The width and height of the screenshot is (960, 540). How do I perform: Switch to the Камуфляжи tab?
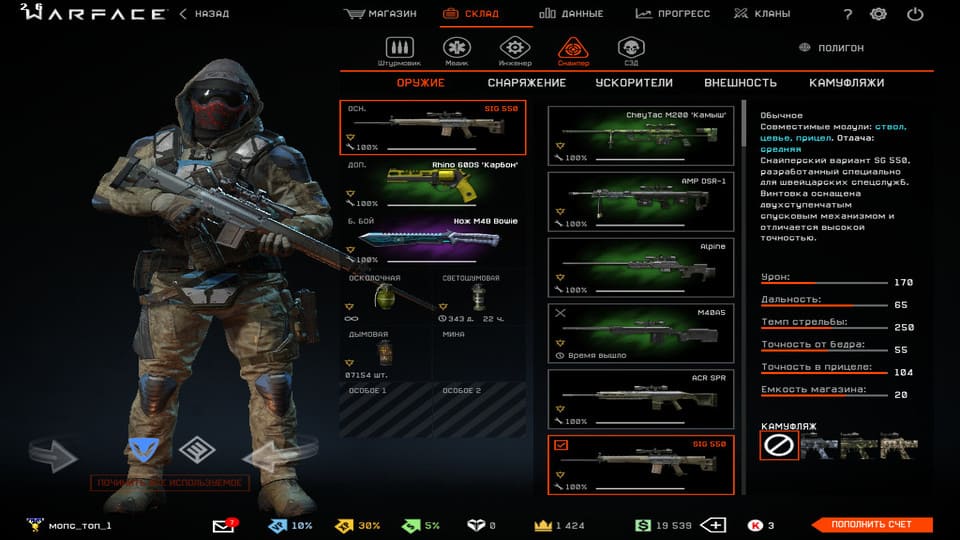[847, 83]
